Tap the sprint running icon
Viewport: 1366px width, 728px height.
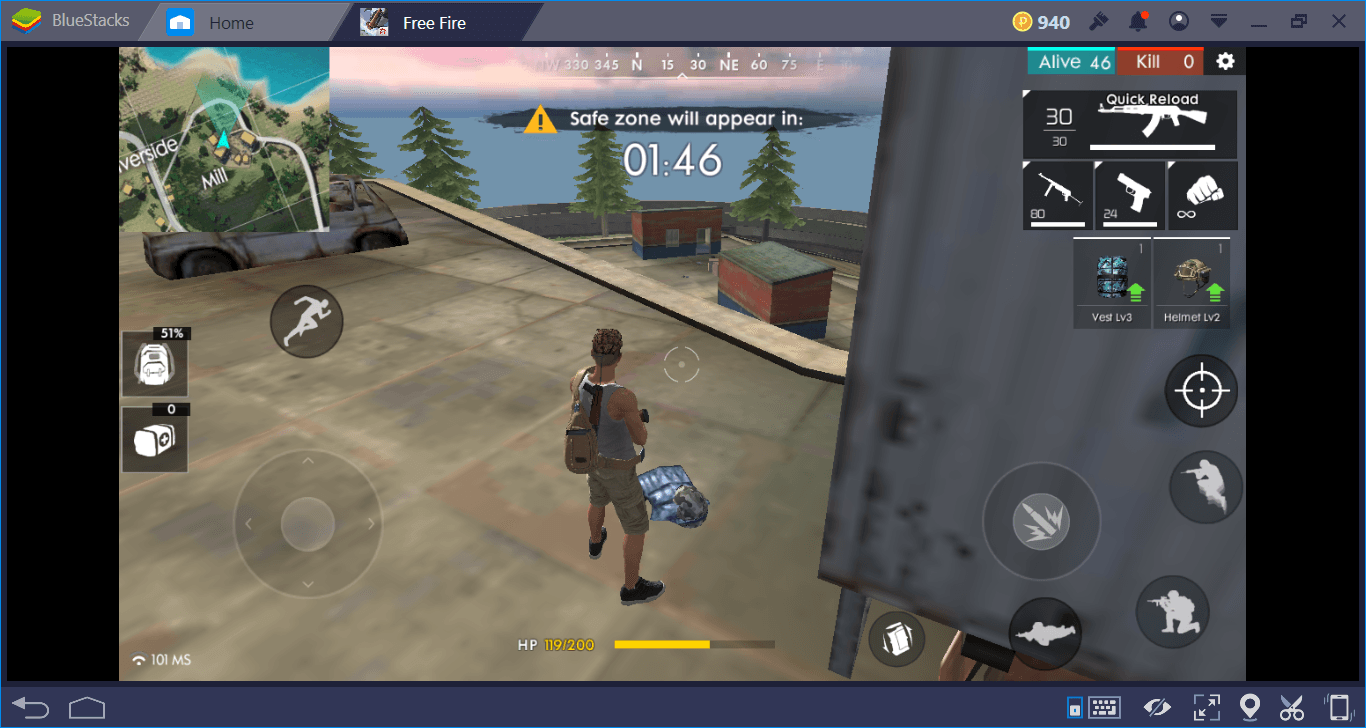307,321
